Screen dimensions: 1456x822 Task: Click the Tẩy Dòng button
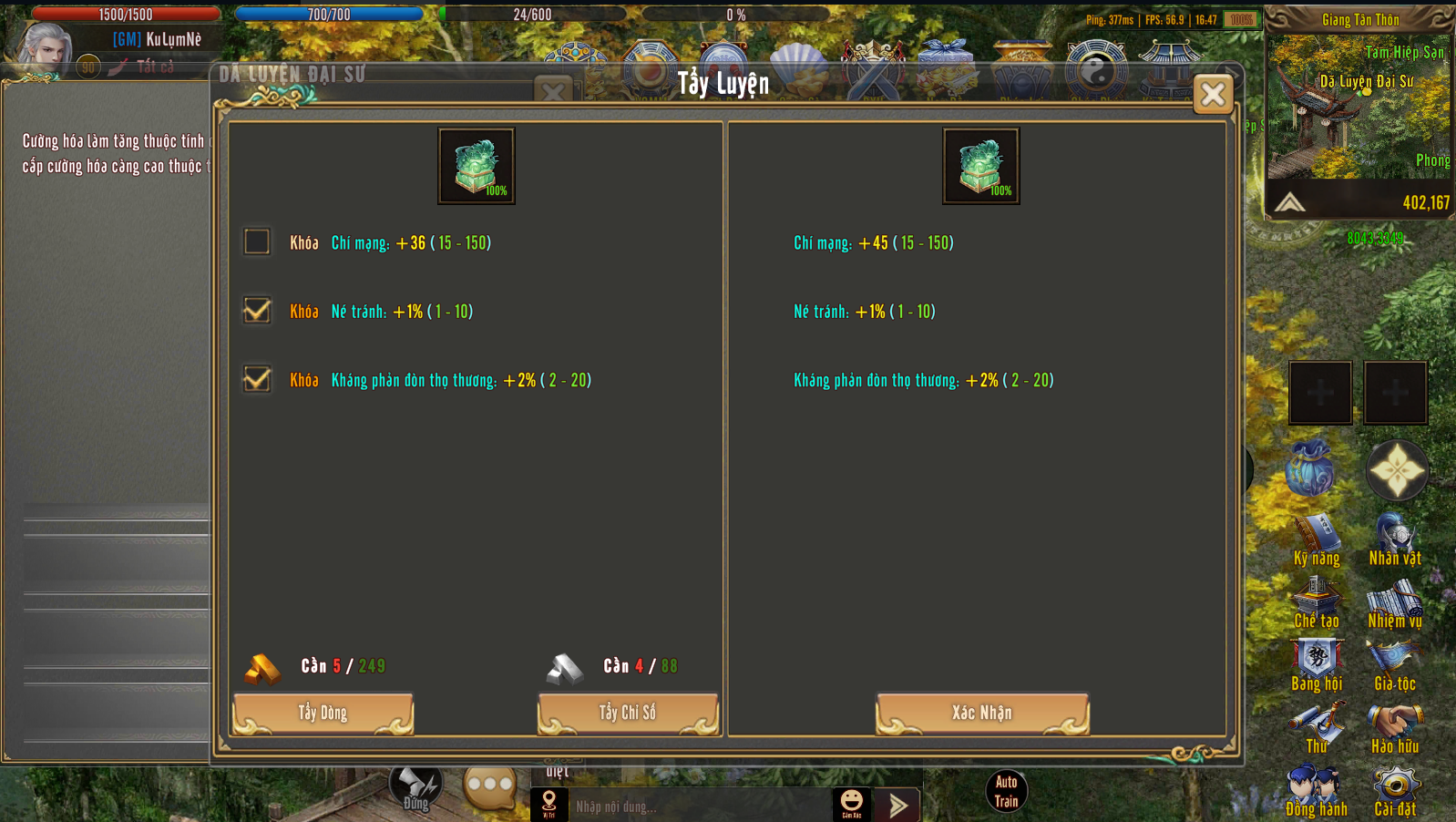pyautogui.click(x=323, y=713)
